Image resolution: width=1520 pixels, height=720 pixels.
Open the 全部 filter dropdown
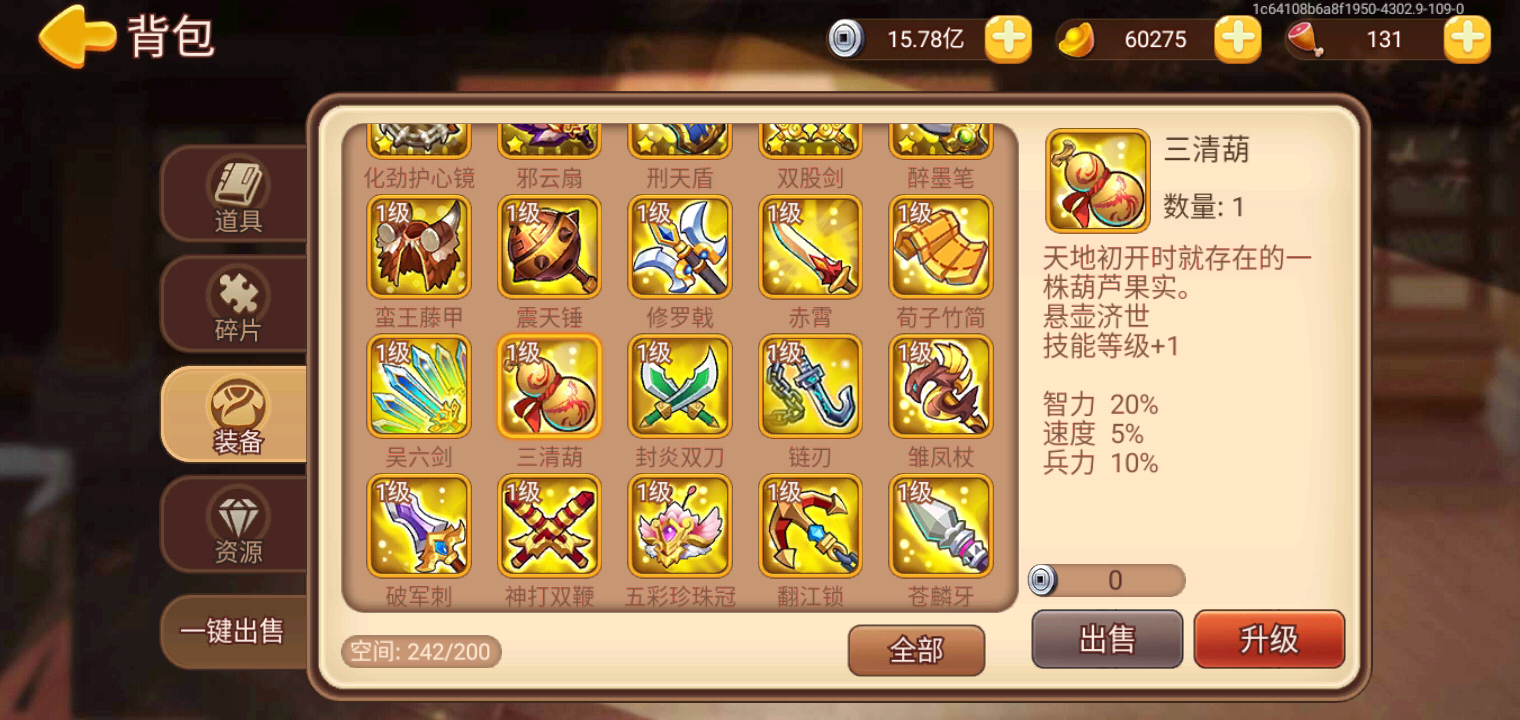pos(916,648)
